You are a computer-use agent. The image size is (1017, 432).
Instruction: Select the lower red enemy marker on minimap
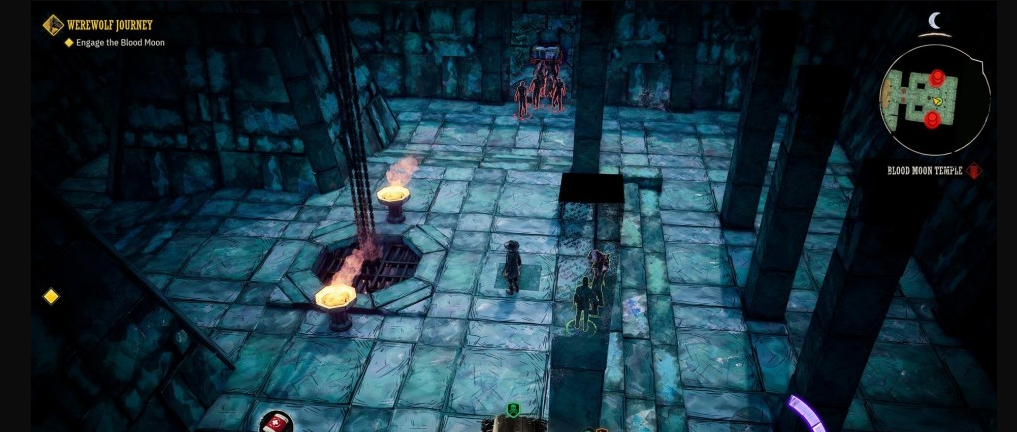[932, 120]
